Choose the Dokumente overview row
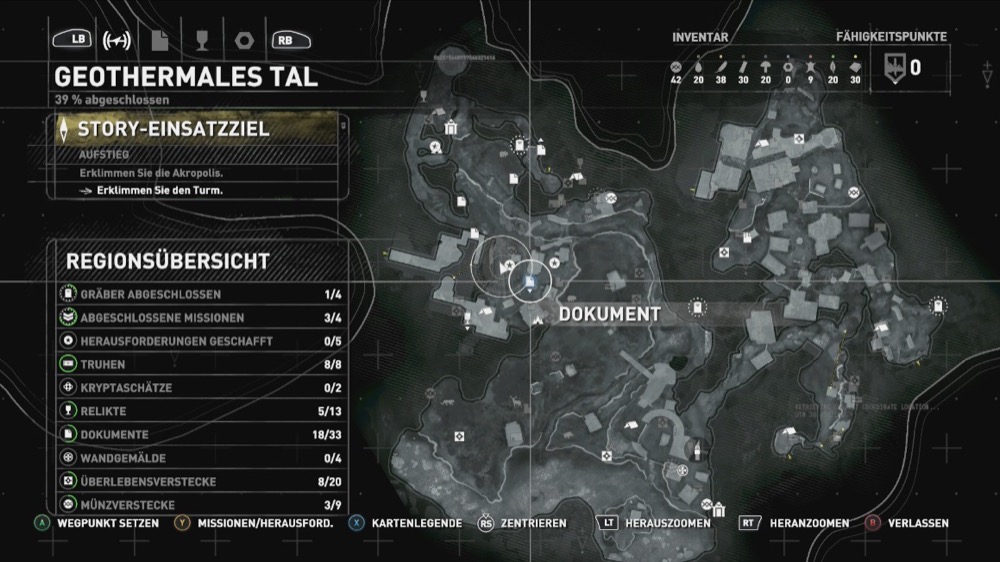The height and width of the screenshot is (562, 1000). pos(200,435)
